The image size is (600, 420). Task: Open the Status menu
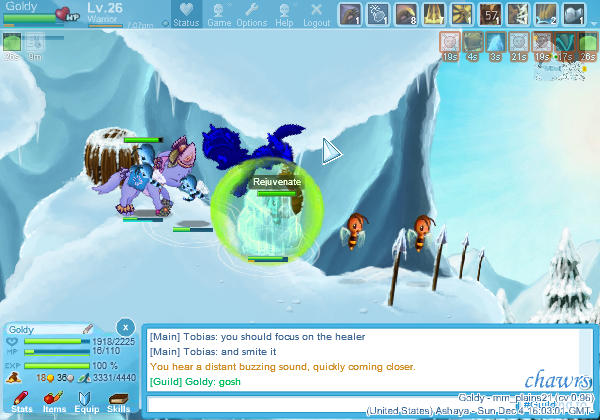point(186,15)
